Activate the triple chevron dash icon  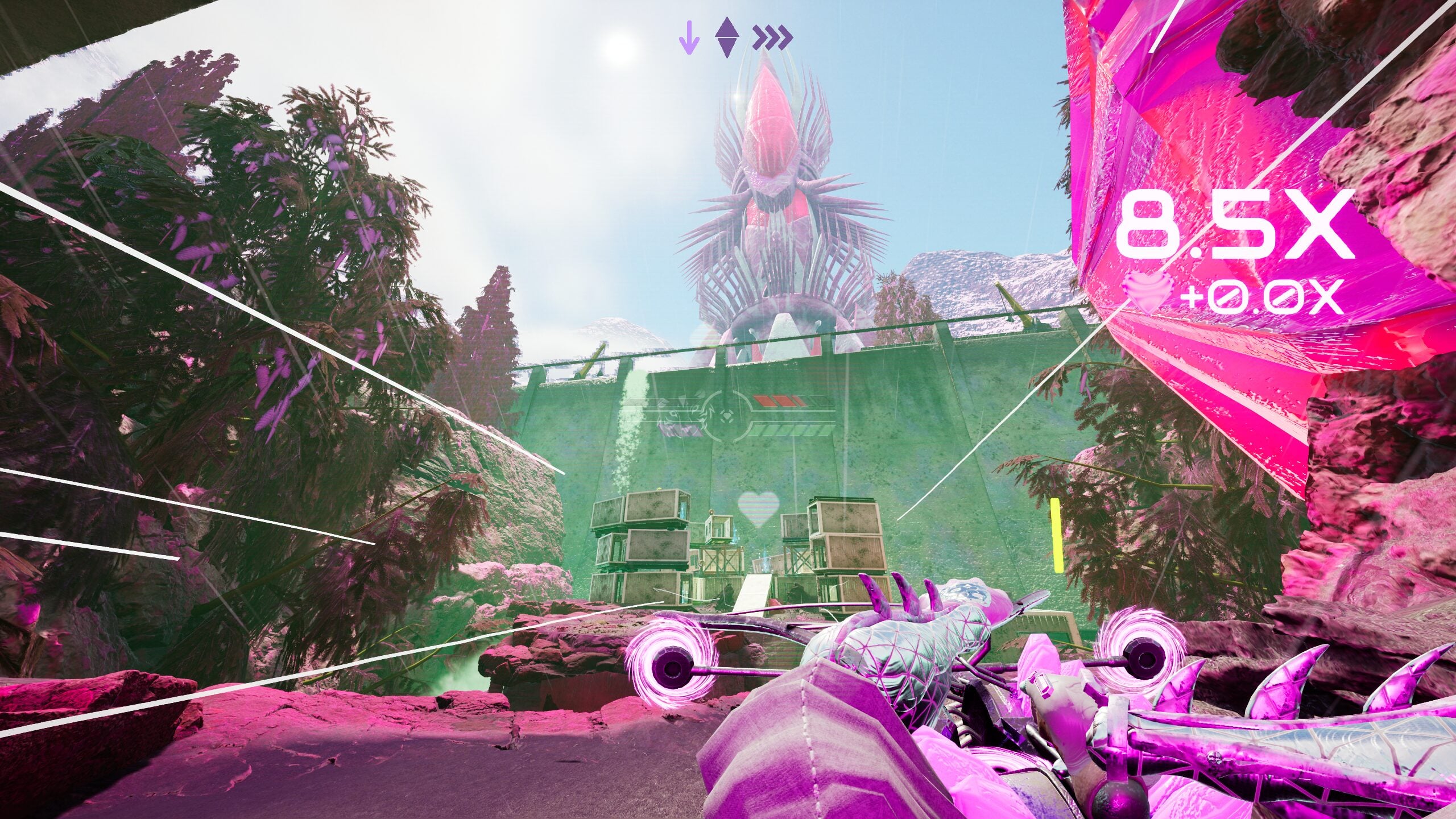[772, 39]
